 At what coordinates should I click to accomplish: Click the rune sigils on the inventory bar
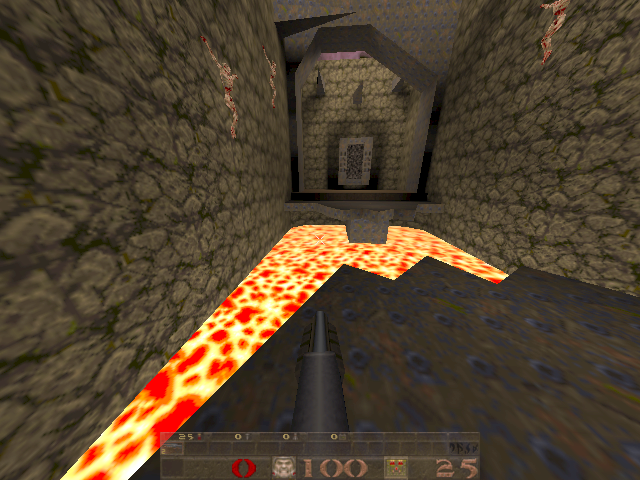[x=464, y=446]
